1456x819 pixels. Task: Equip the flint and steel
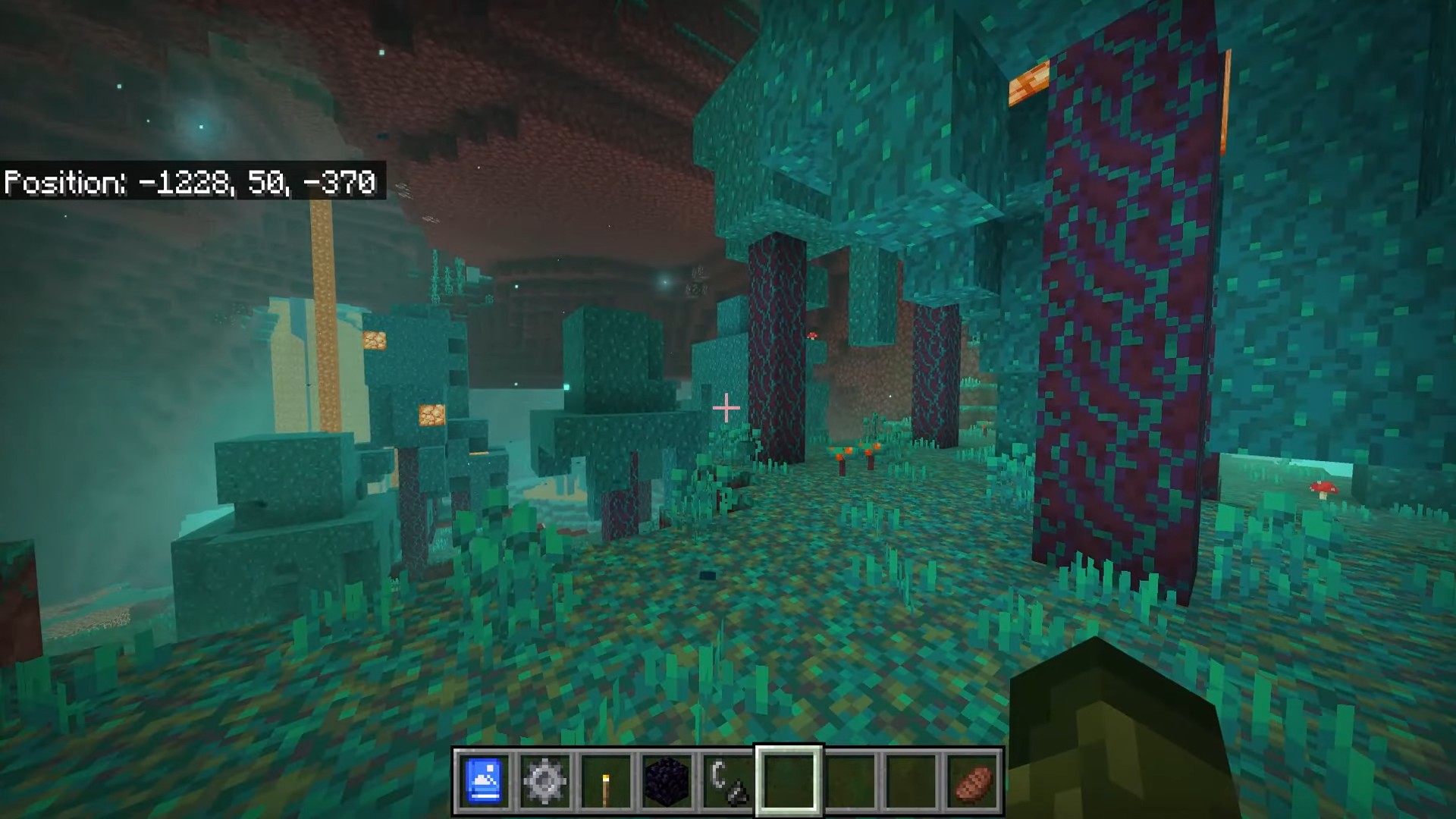point(728,781)
